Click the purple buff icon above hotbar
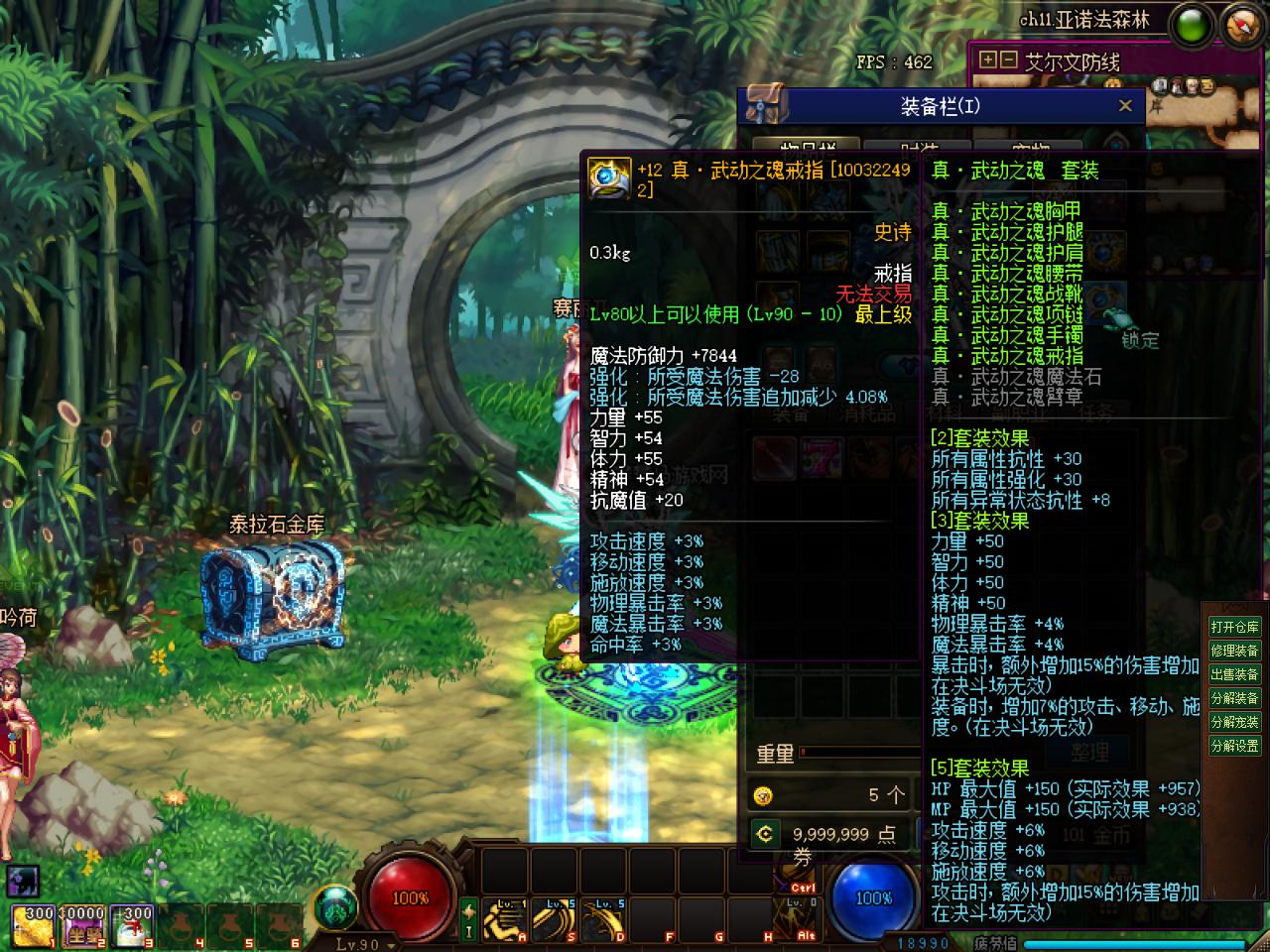1270x952 pixels. (x=23, y=880)
